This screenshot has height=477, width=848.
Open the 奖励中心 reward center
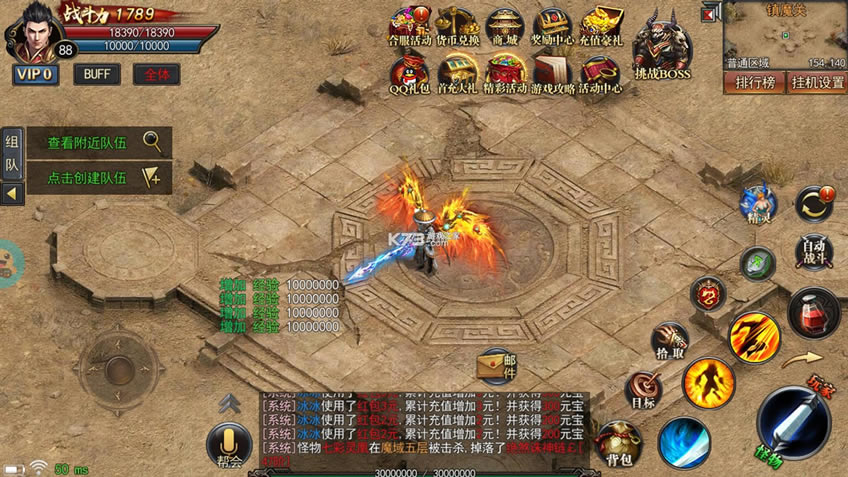click(553, 28)
